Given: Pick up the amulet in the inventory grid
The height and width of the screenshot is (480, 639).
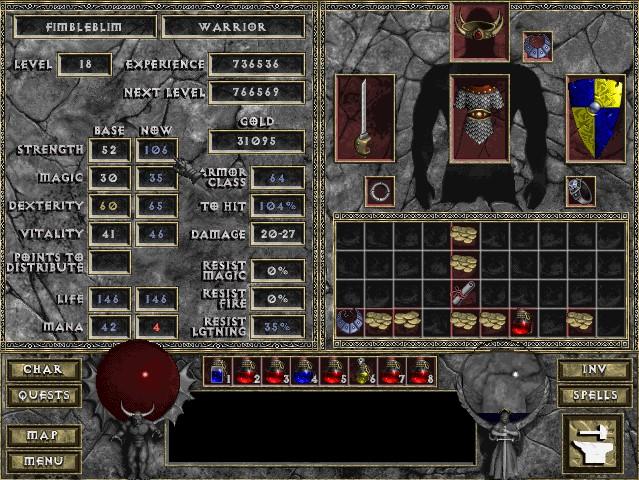Looking at the screenshot, I should [x=348, y=321].
